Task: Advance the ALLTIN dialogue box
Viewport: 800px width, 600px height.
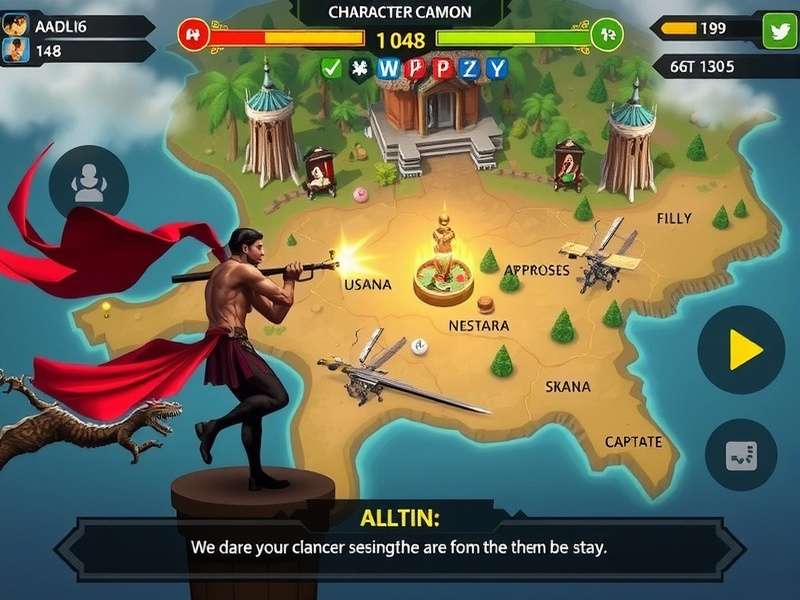Action: [400, 548]
